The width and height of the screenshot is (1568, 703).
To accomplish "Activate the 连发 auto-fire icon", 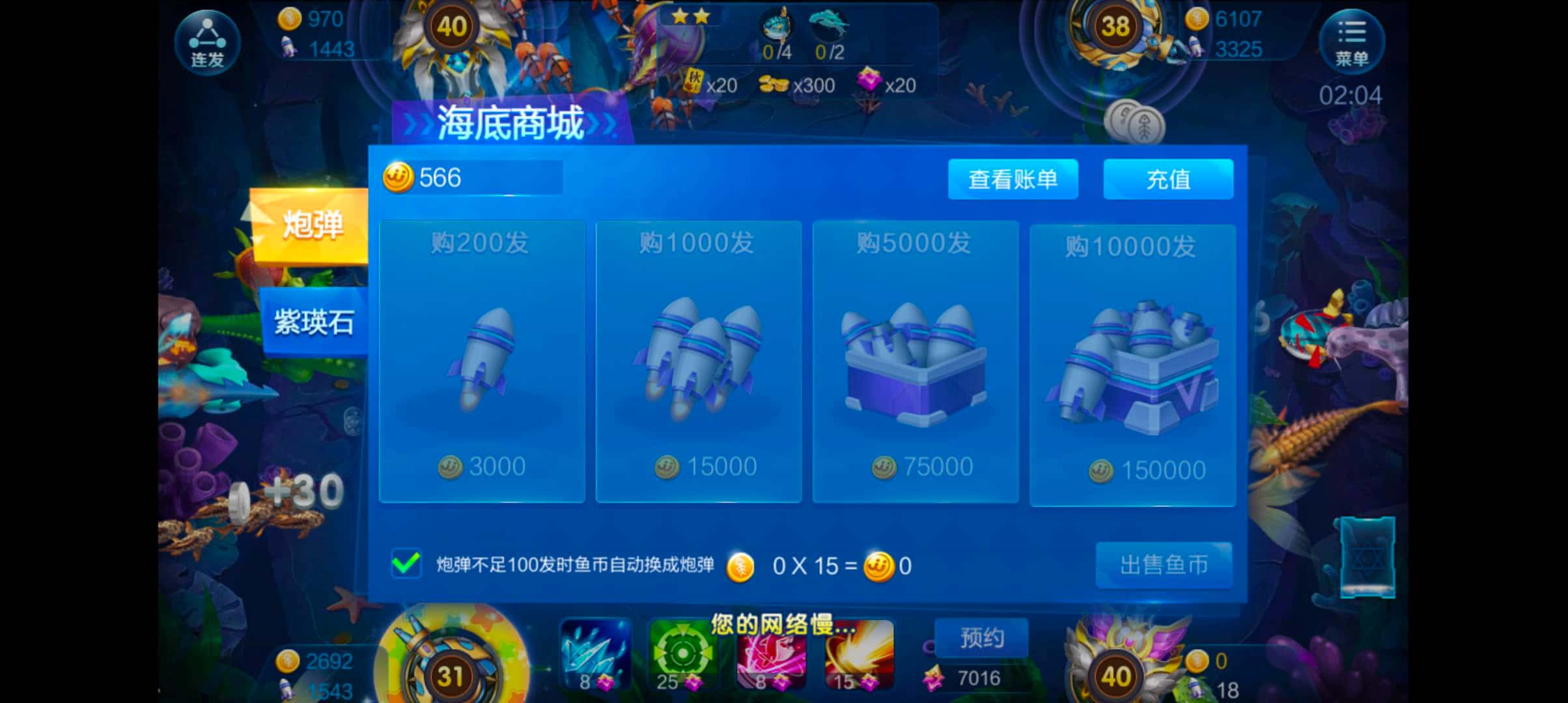I will click(x=207, y=42).
